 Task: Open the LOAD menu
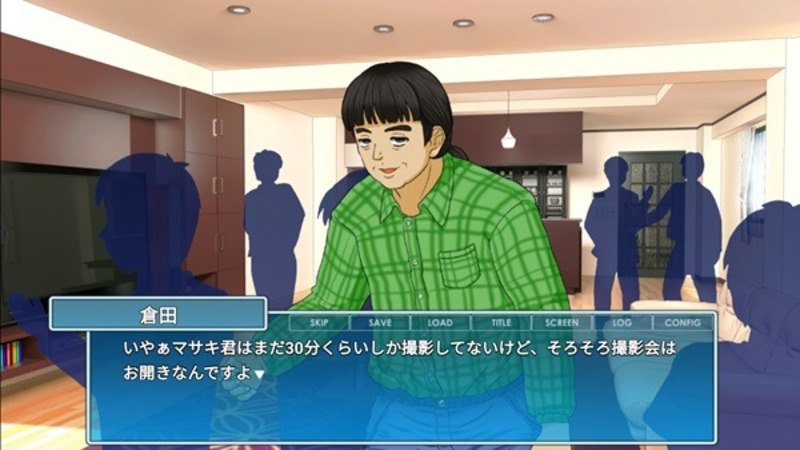click(440, 323)
